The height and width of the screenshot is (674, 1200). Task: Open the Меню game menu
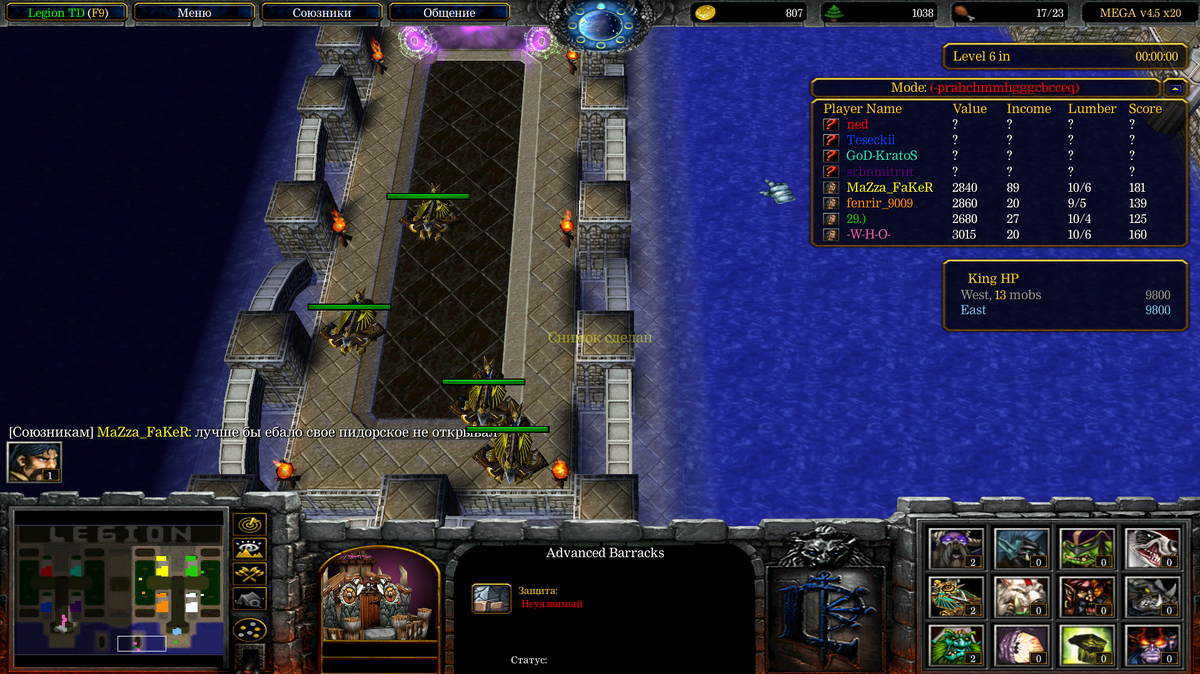194,13
